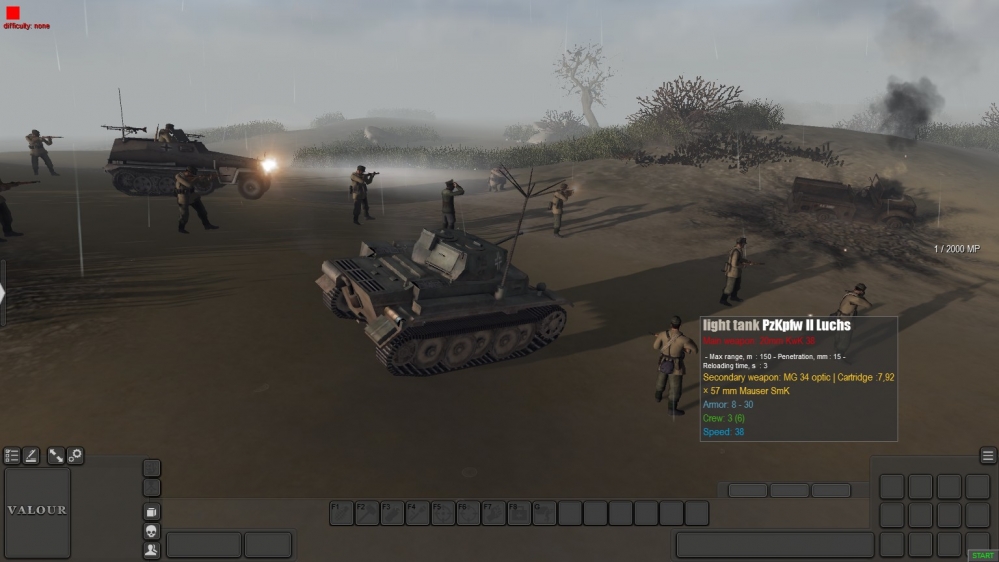The image size is (999, 562).
Task: Select the VALOUR panel
Action: click(x=38, y=510)
